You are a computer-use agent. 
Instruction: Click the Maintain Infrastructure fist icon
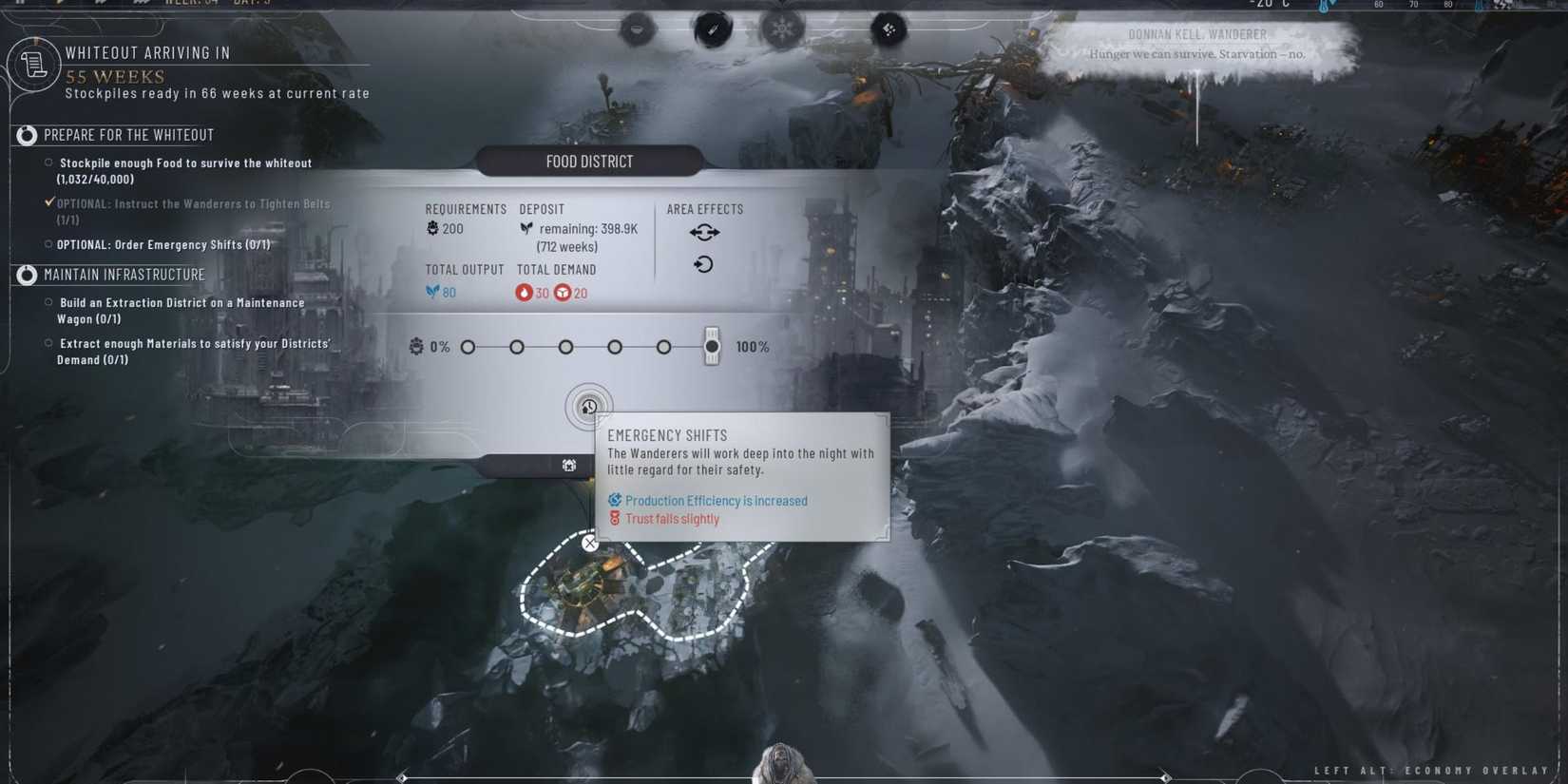(26, 275)
